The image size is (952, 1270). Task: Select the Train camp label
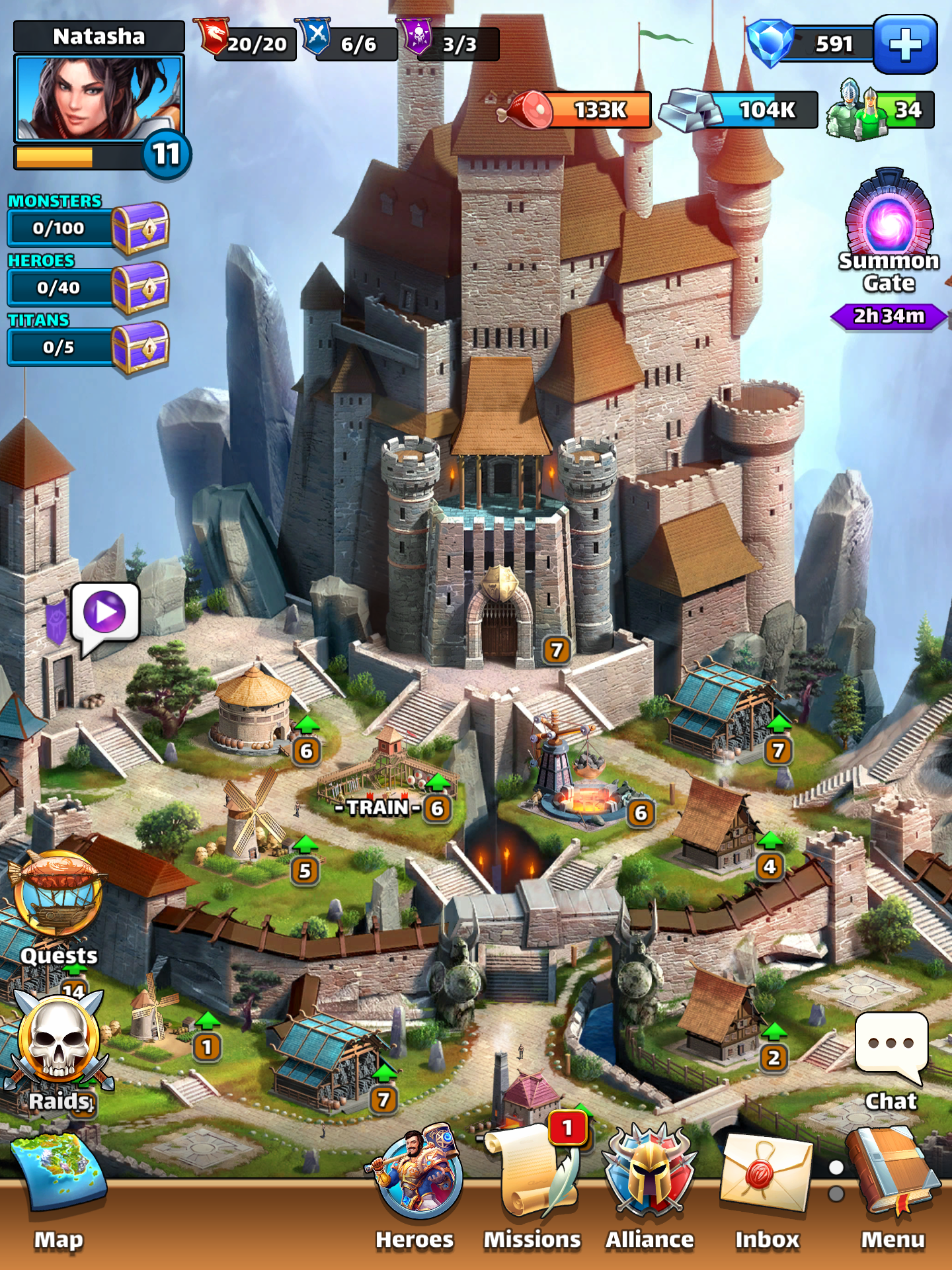click(378, 808)
